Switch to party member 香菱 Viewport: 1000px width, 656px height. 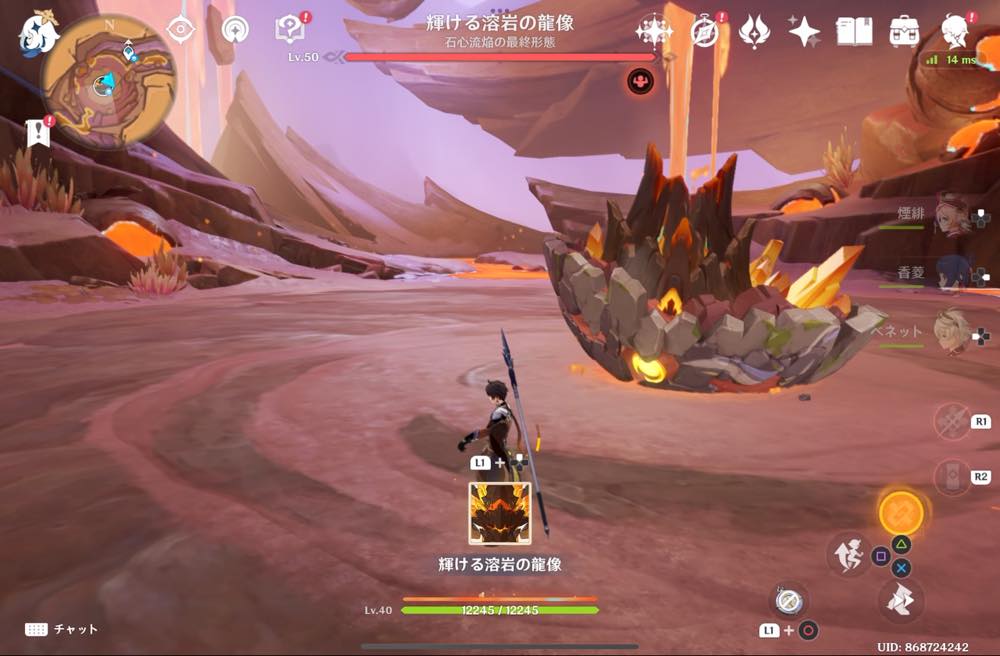point(952,272)
